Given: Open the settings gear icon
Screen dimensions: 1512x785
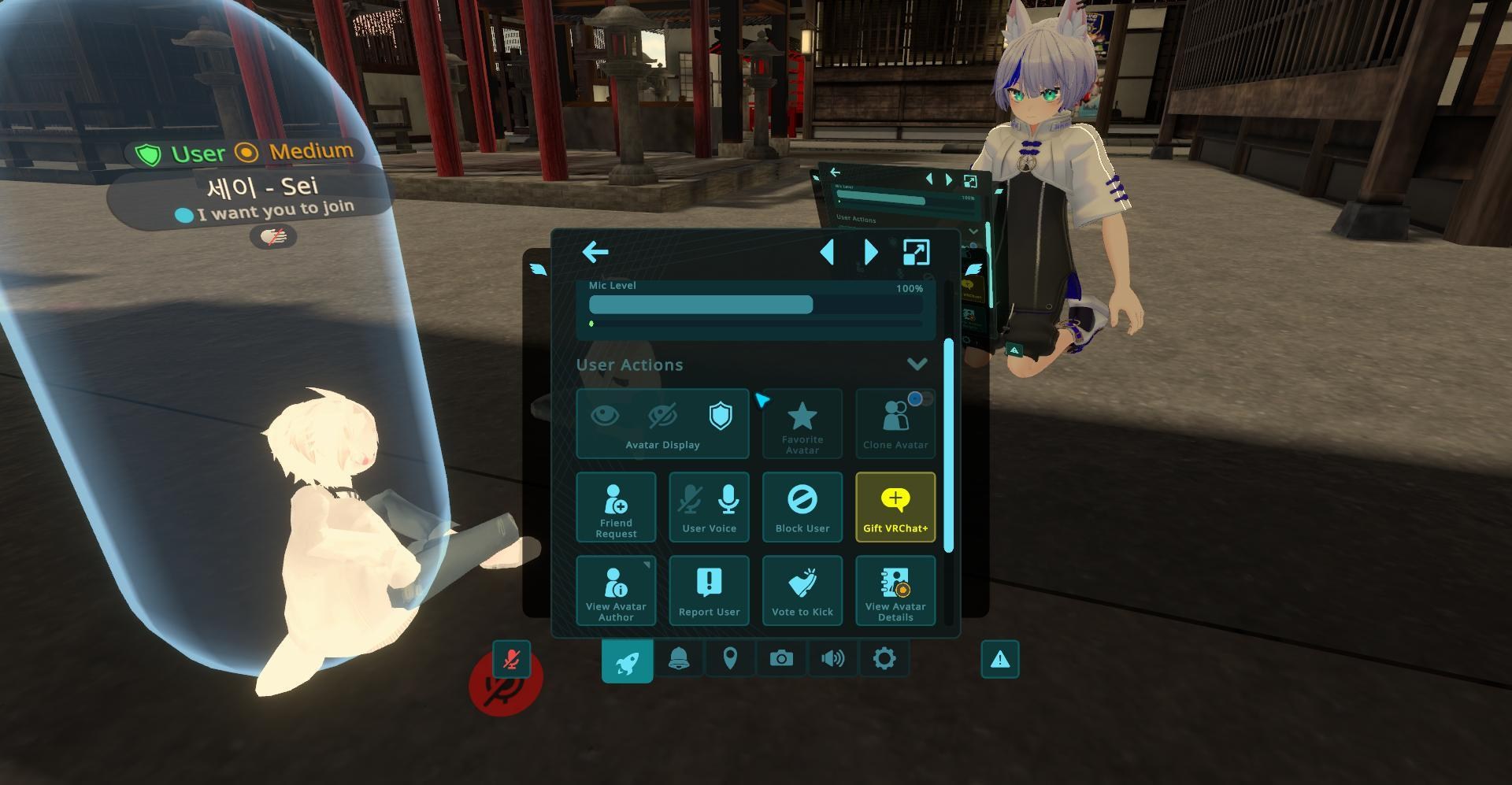Looking at the screenshot, I should (884, 658).
